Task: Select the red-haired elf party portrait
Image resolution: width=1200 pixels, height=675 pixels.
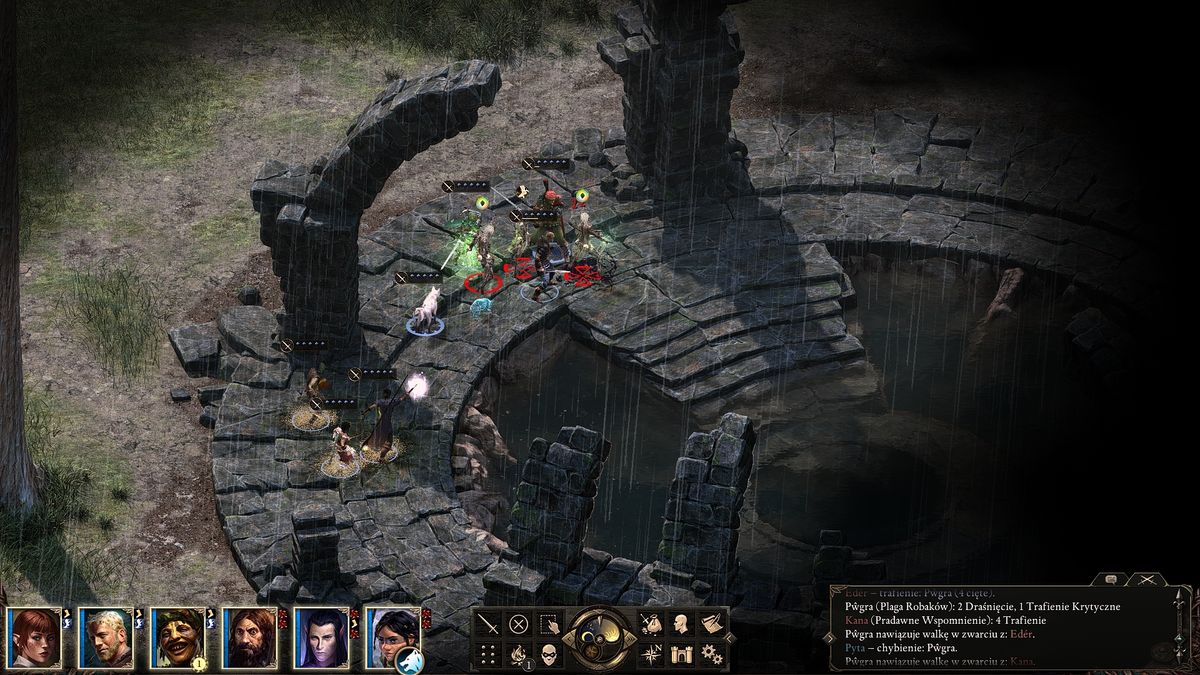Action: (x=34, y=637)
